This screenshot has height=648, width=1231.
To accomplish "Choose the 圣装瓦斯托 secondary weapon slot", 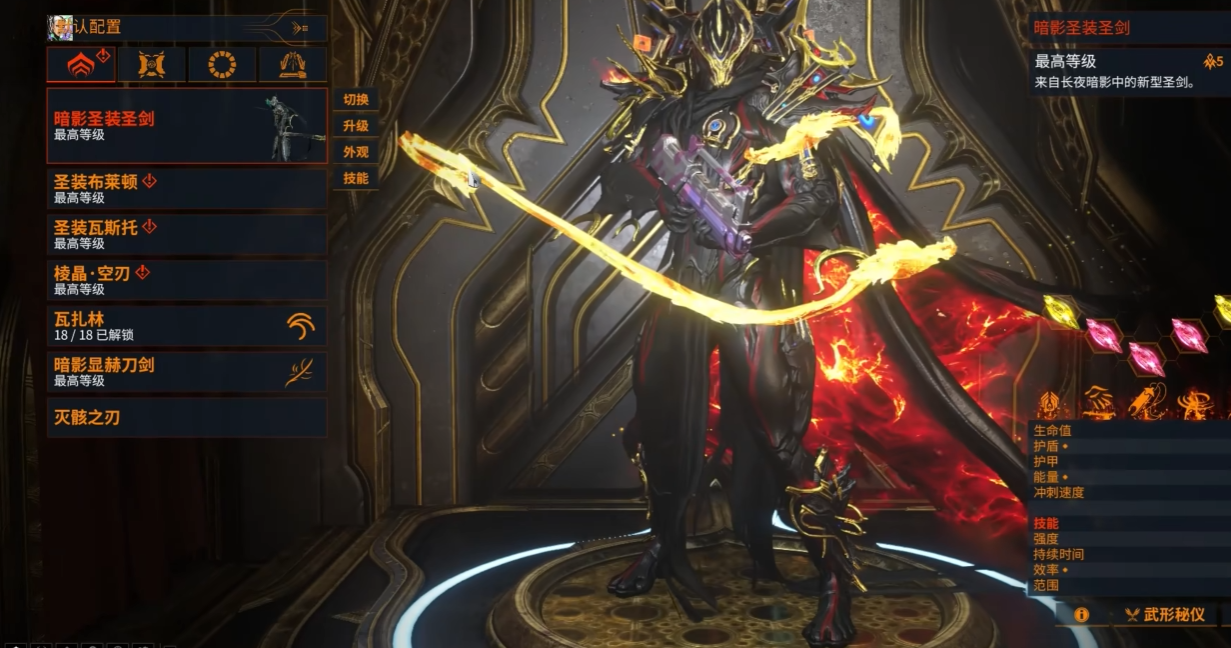I will 186,234.
